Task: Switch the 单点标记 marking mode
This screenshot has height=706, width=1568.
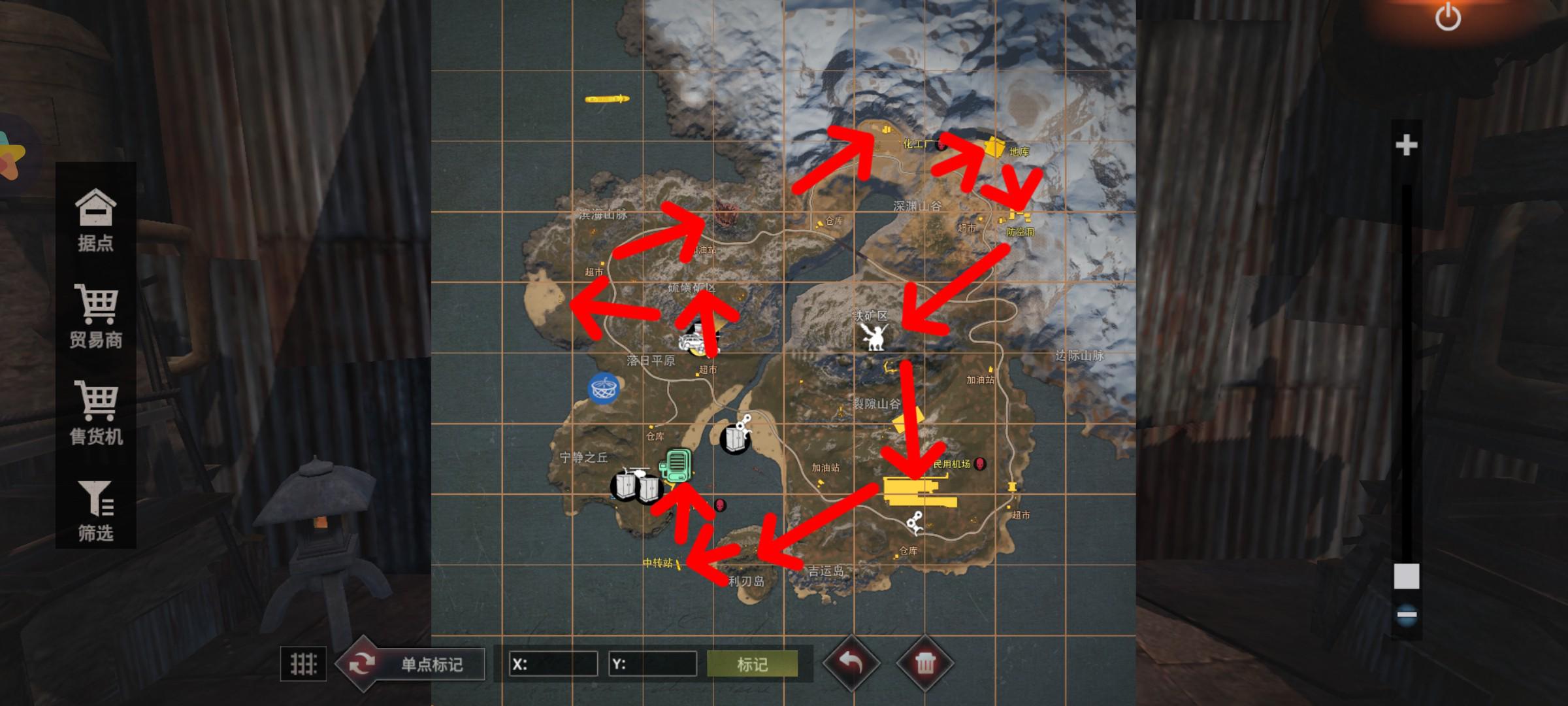Action: pyautogui.click(x=412, y=664)
